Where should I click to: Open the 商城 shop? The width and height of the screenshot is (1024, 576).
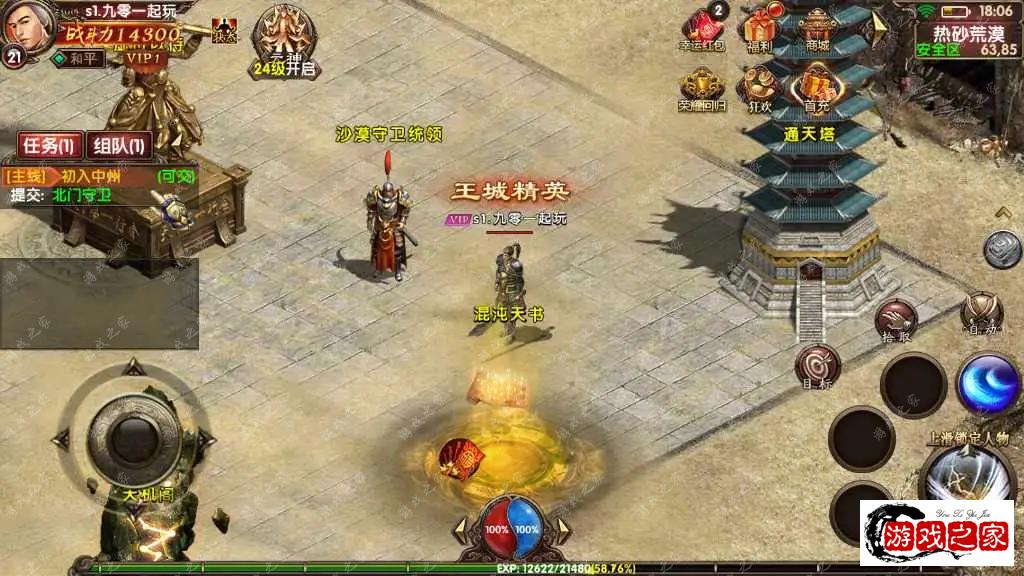click(x=818, y=30)
